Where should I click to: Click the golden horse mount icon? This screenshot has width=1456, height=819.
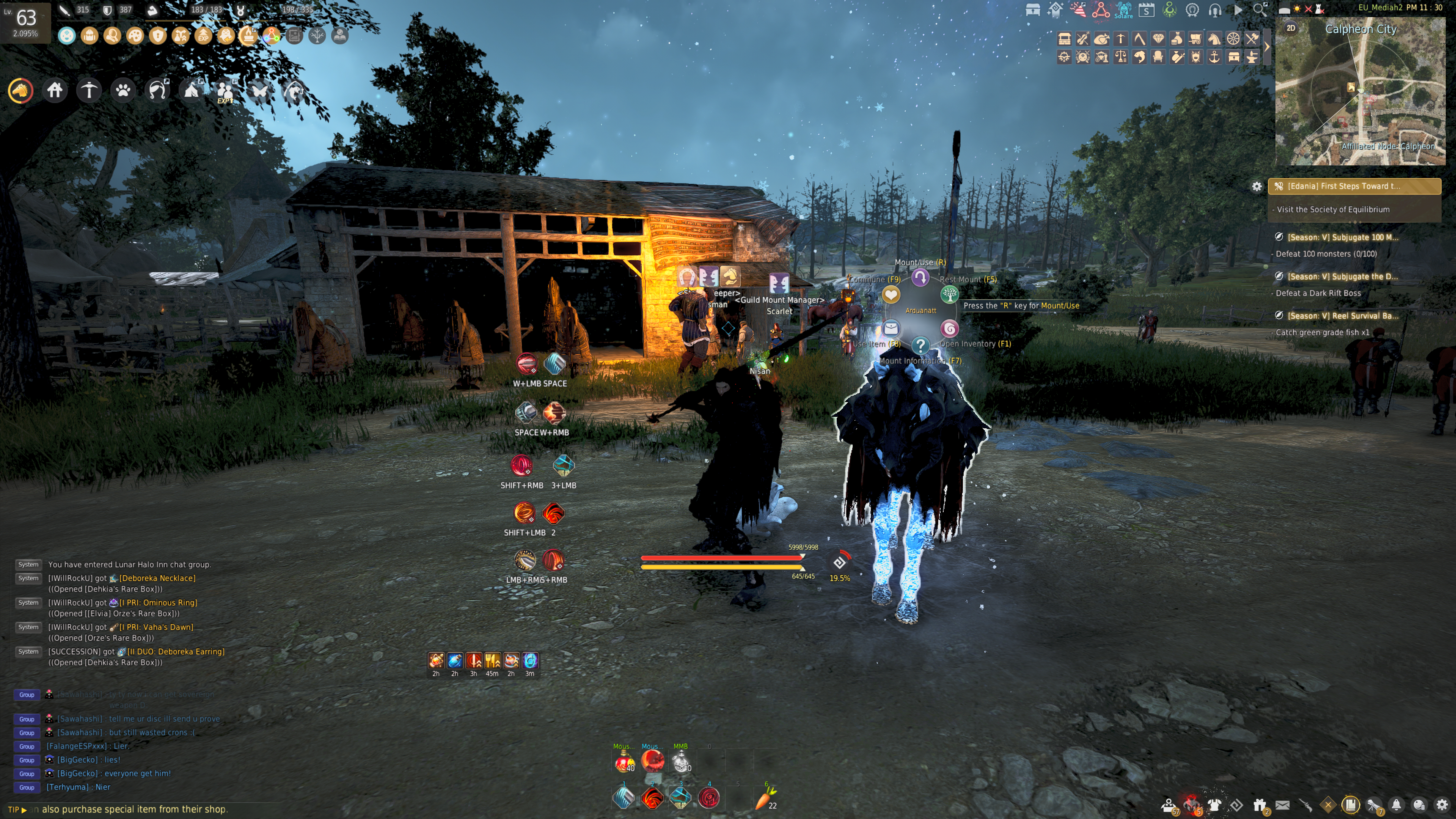20,90
